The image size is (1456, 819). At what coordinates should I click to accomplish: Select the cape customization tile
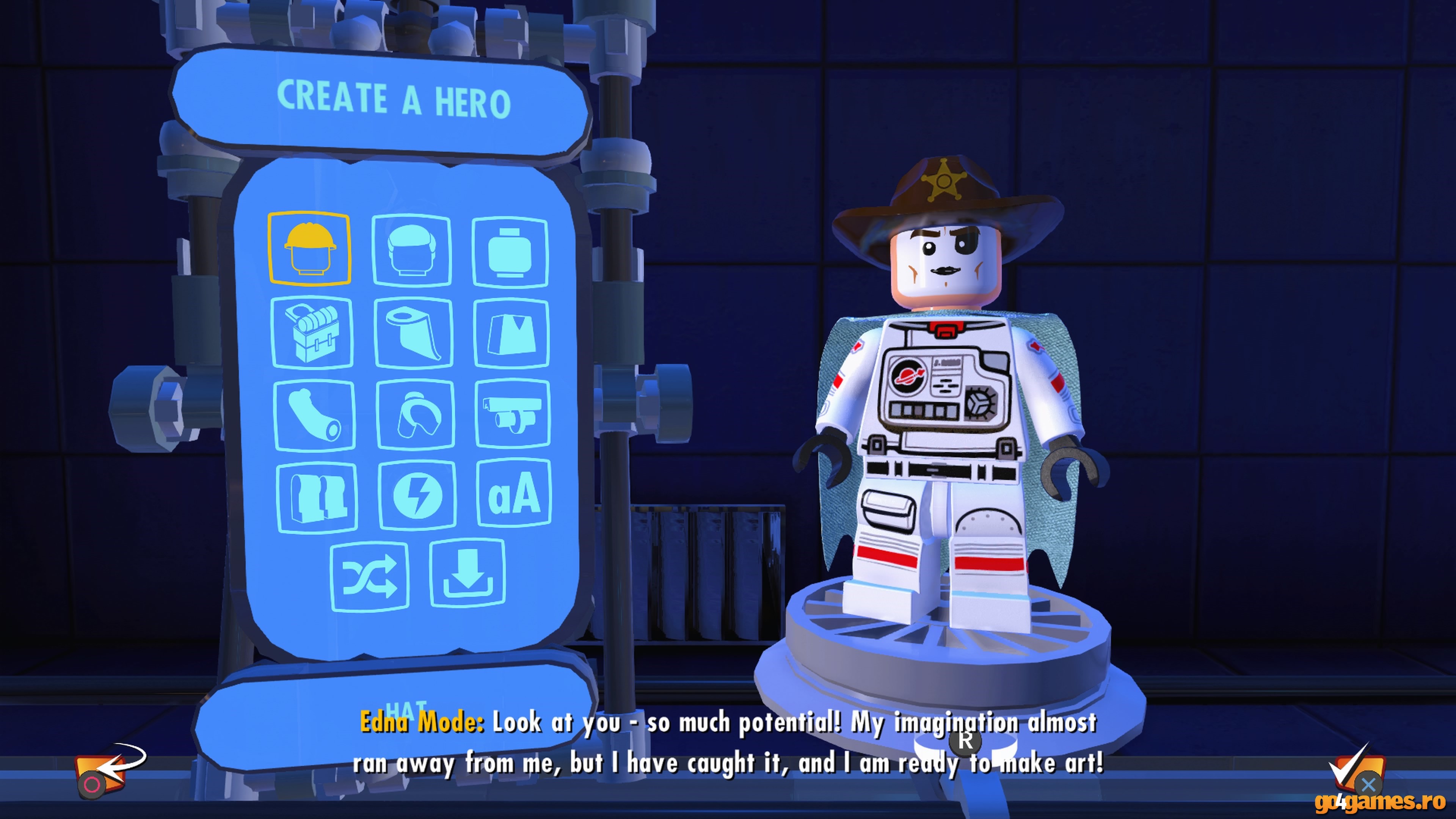point(413,334)
